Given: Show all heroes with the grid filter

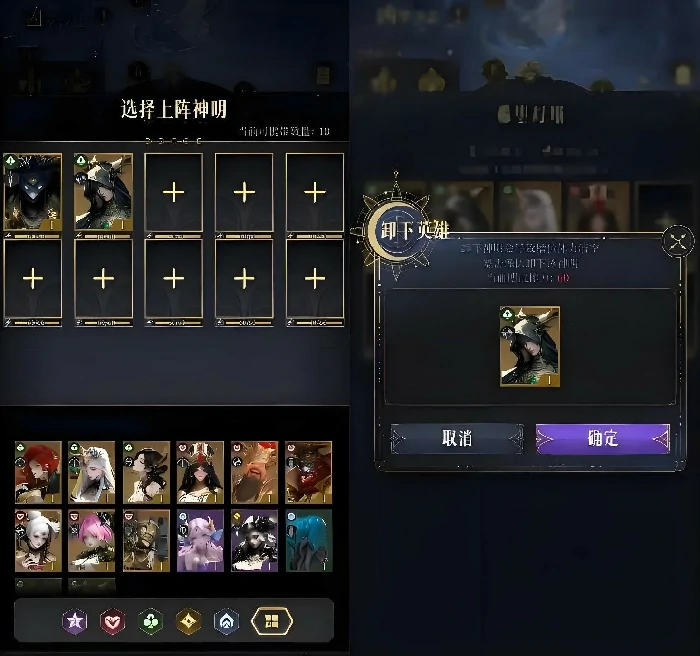Looking at the screenshot, I should point(271,622).
